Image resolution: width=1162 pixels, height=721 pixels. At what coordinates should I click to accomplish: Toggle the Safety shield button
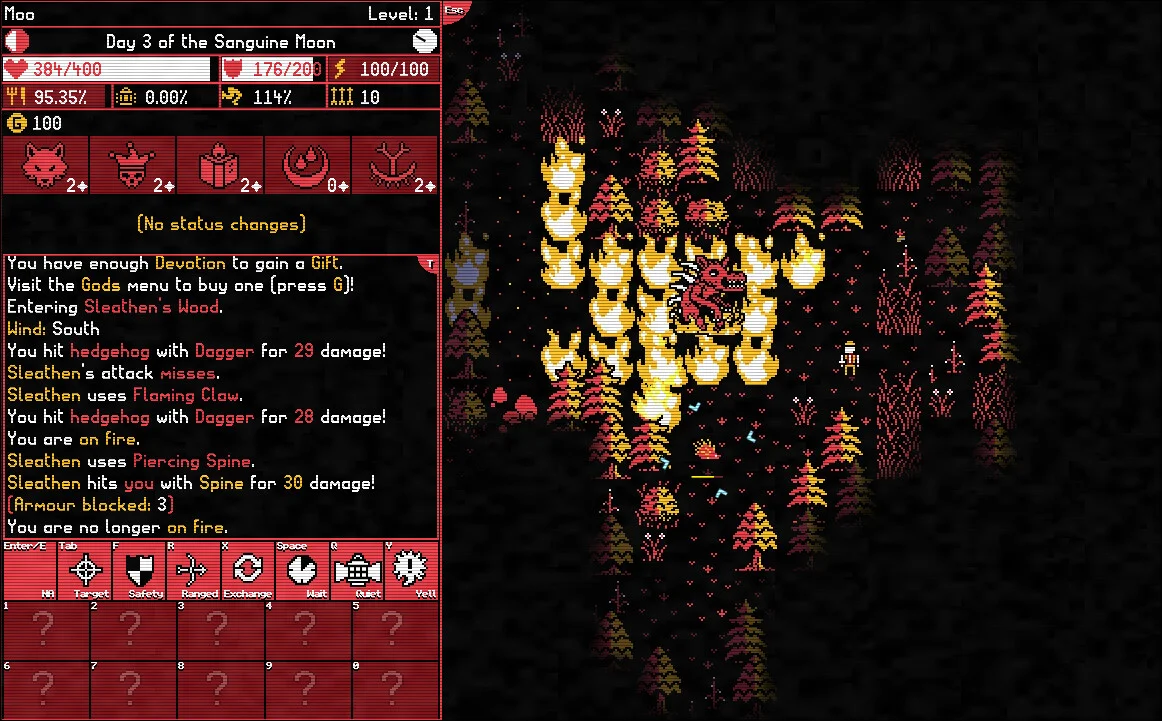tap(139, 571)
